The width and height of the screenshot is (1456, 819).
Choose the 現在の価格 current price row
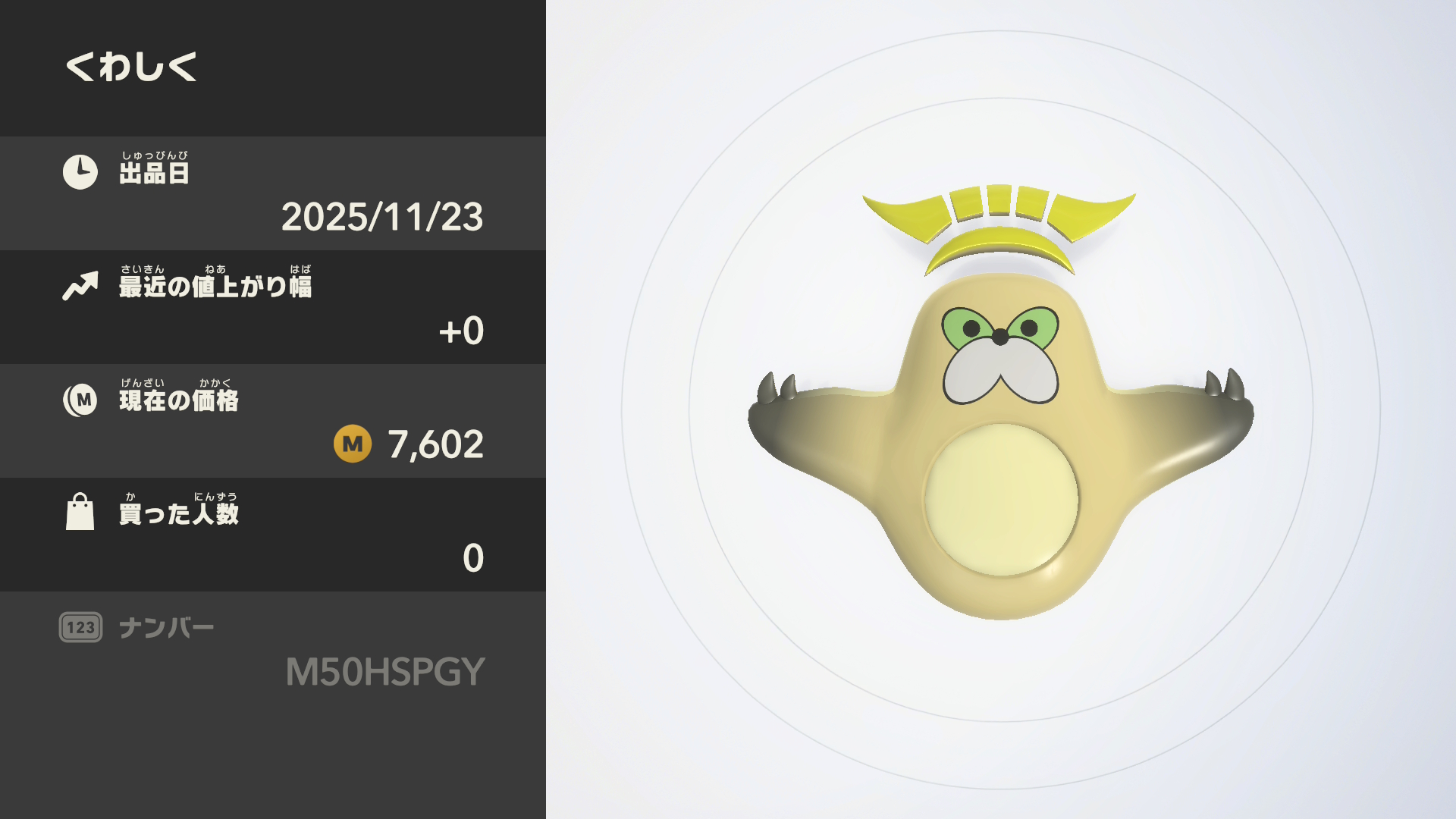pyautogui.click(x=273, y=421)
